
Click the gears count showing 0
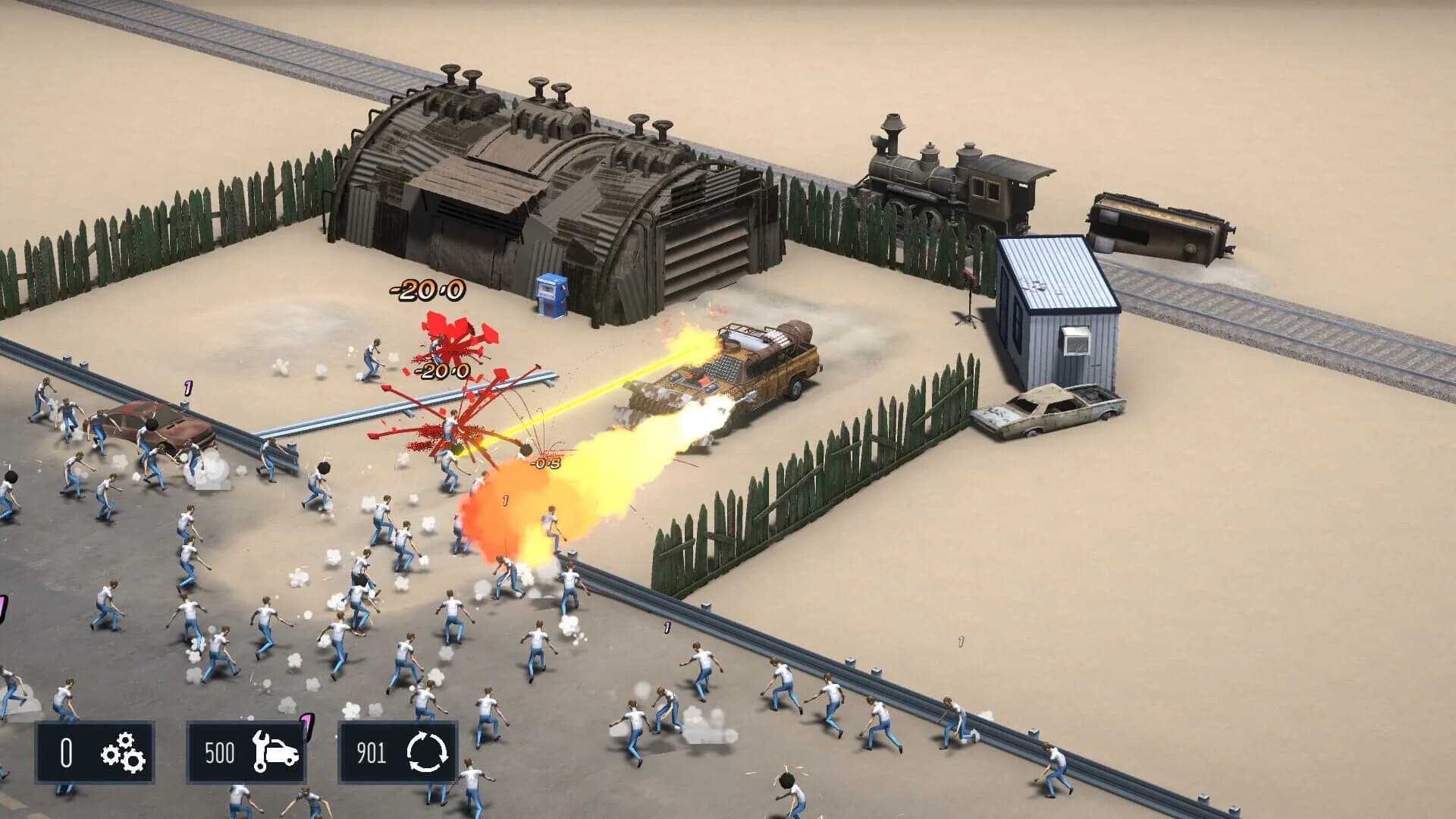coord(65,752)
